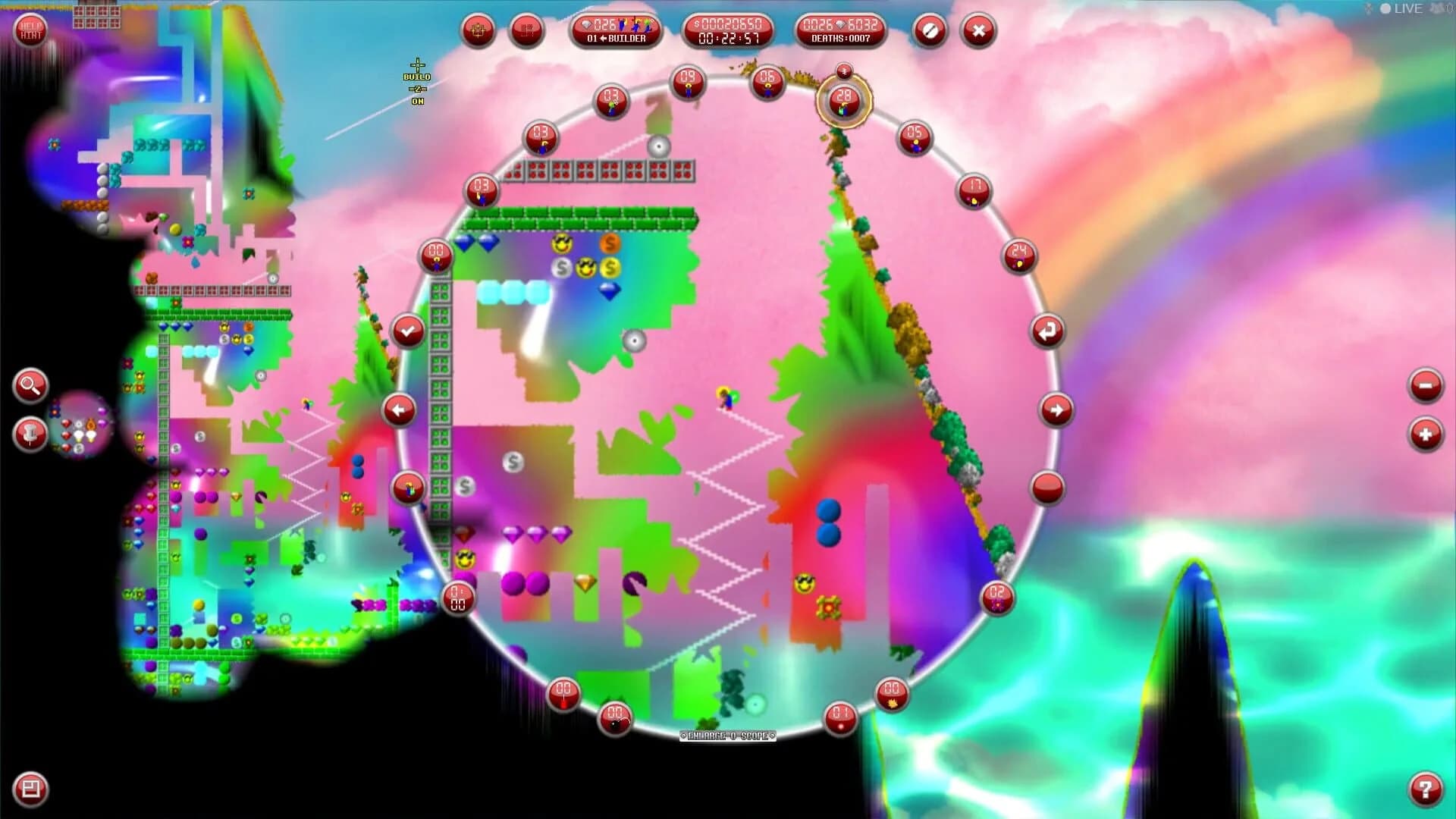Select the magnifying glass zoom tool

pos(28,387)
